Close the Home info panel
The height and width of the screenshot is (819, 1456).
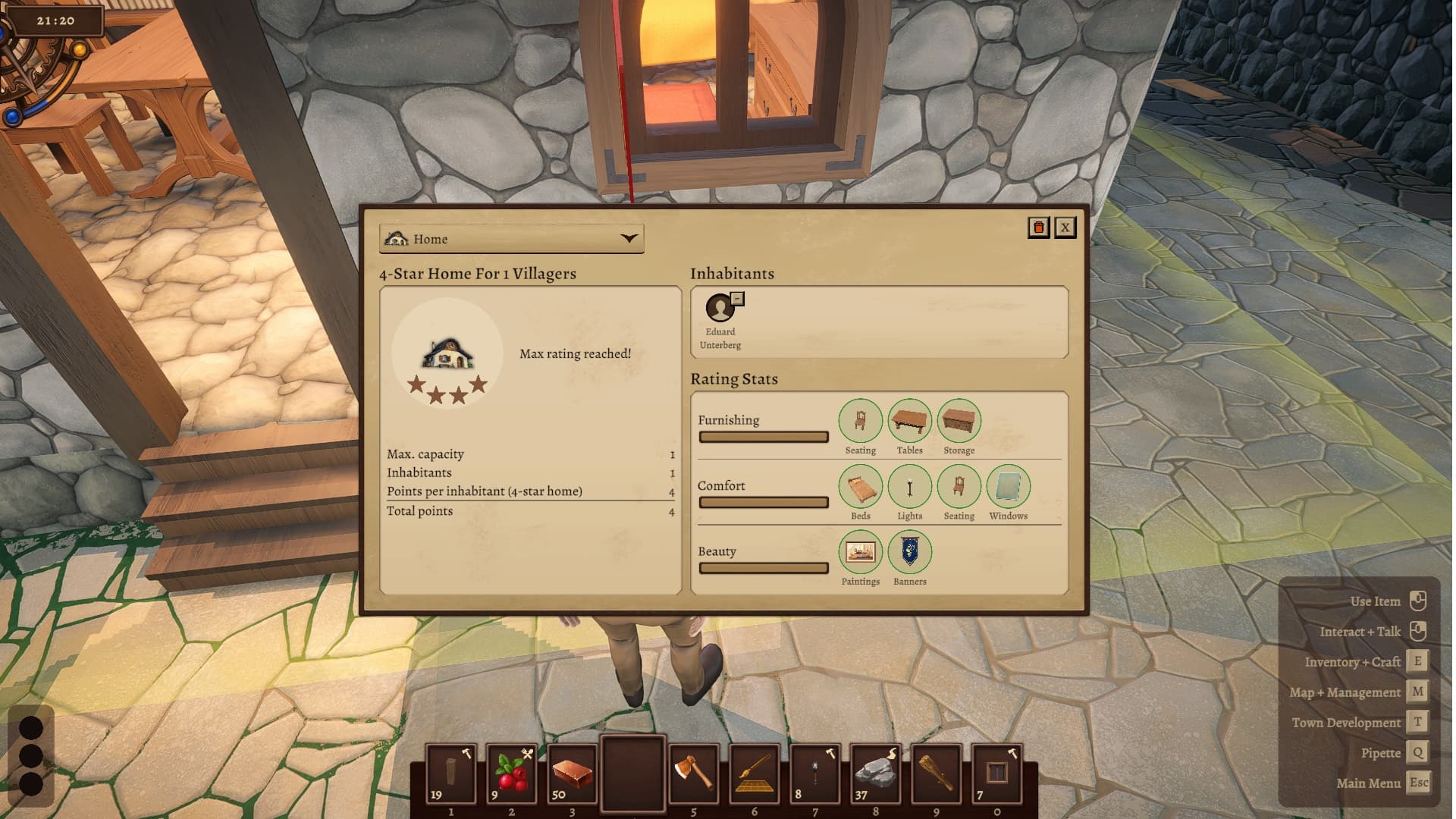point(1065,227)
